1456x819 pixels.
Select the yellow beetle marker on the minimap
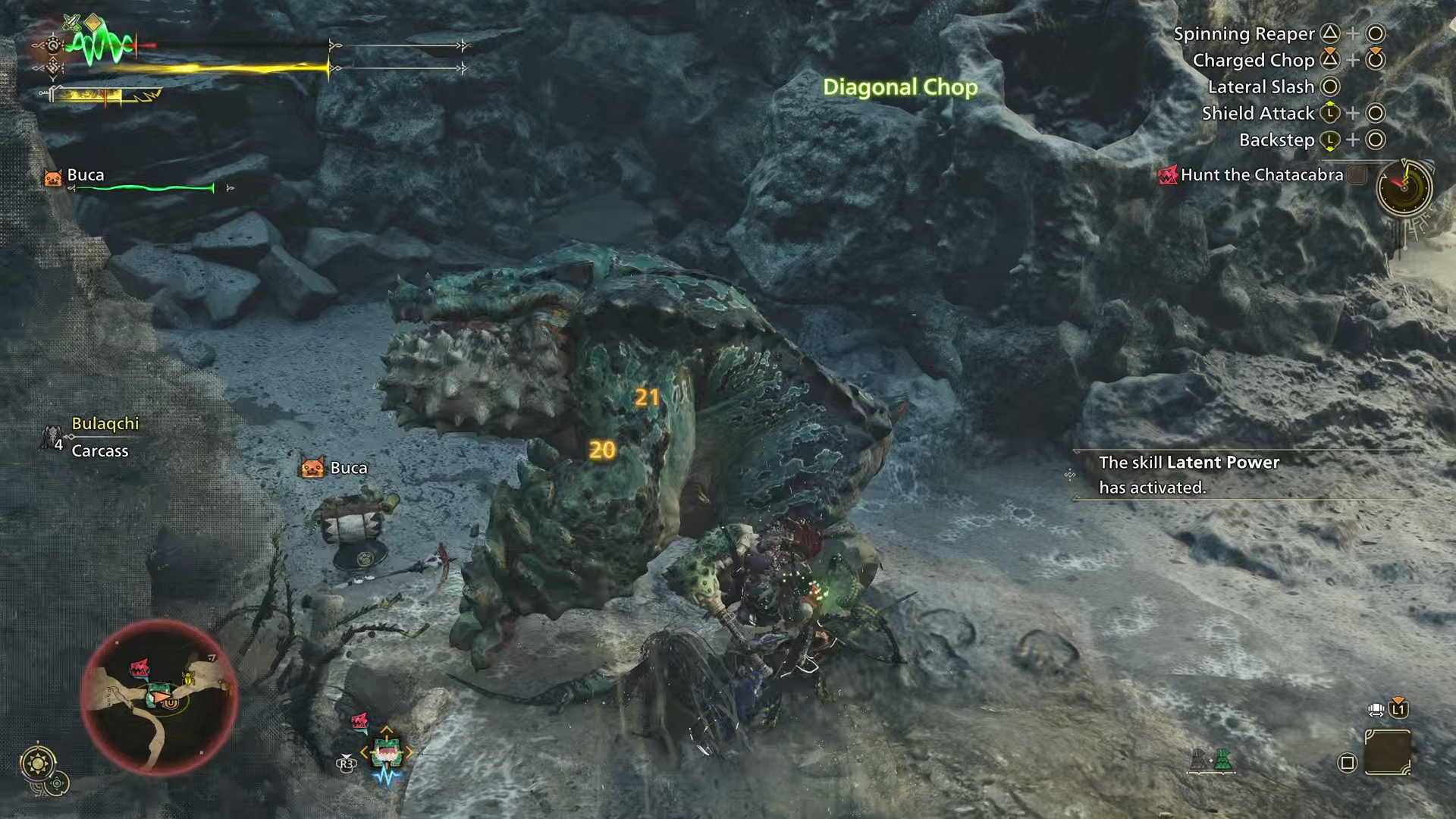(188, 677)
